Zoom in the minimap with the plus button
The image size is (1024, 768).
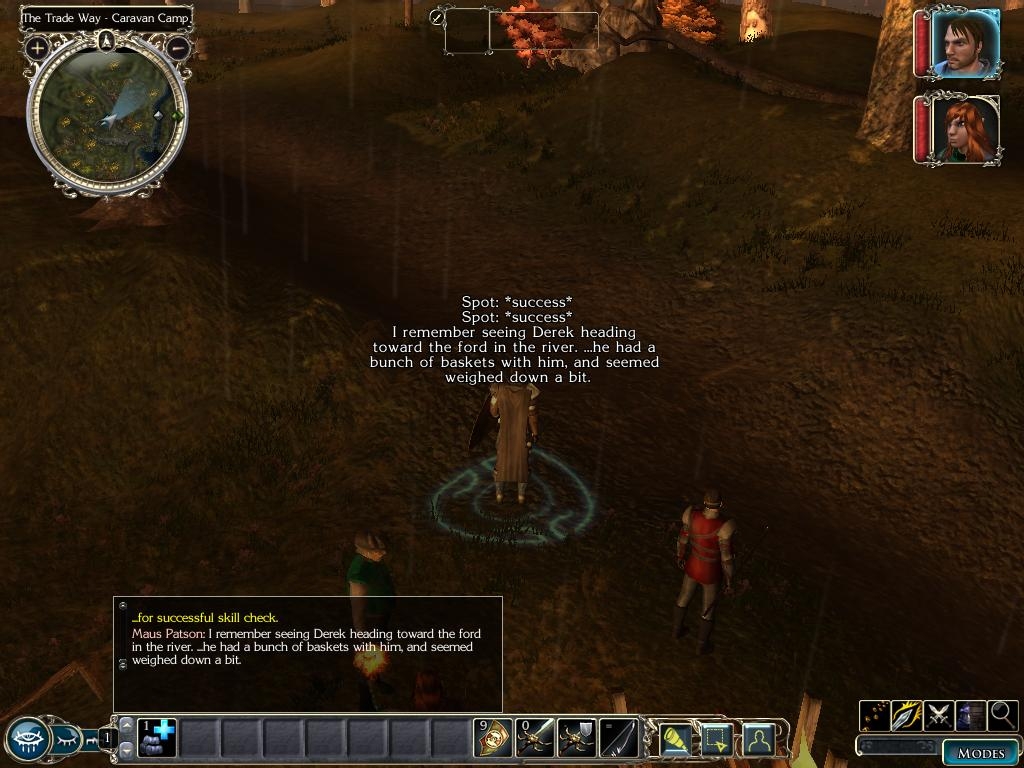point(38,47)
